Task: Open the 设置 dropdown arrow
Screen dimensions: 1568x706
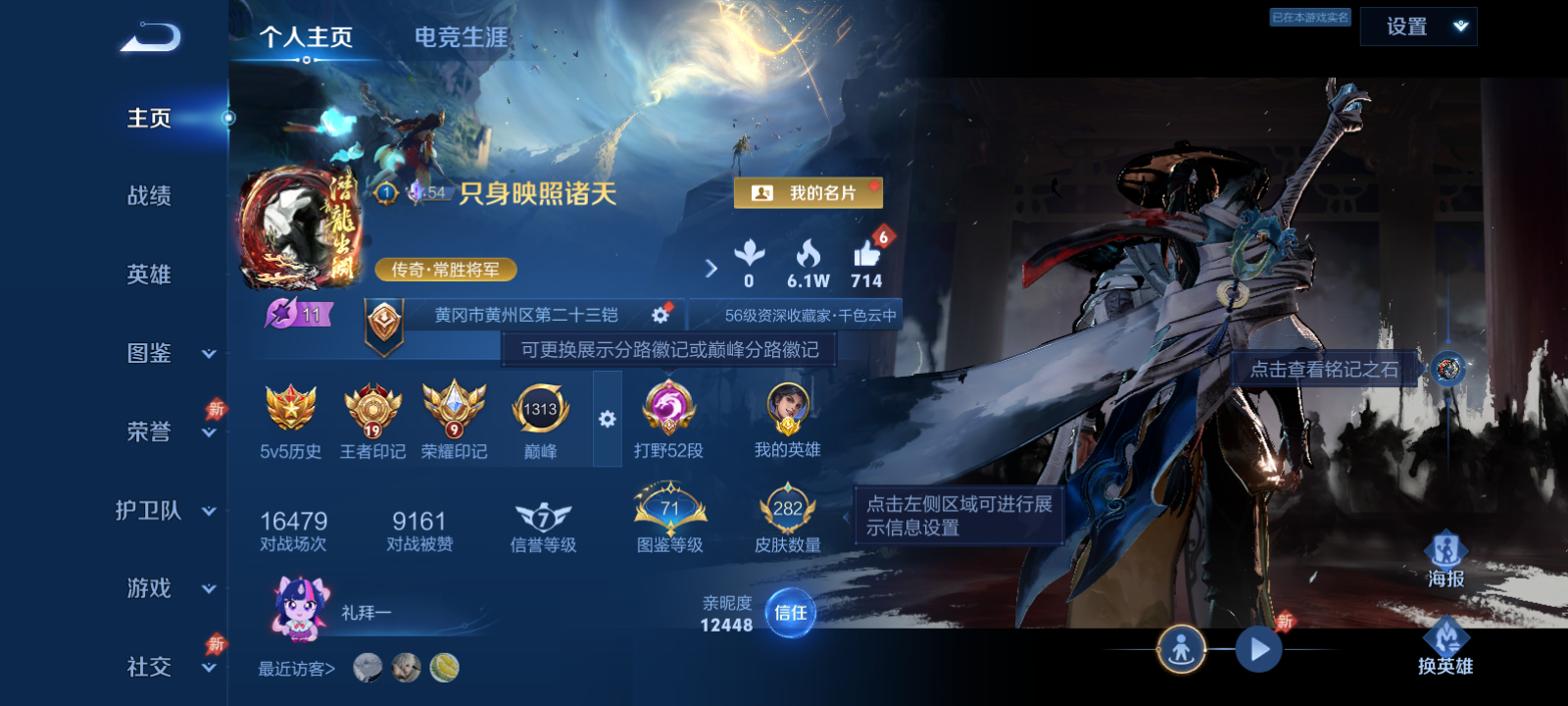Action: [1461, 26]
